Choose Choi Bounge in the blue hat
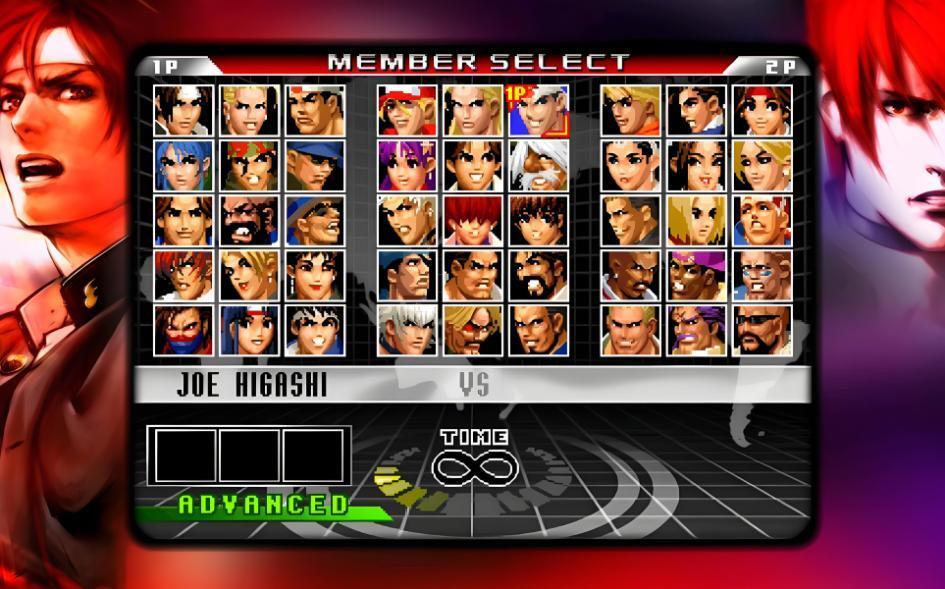The width and height of the screenshot is (945, 589). (x=315, y=220)
